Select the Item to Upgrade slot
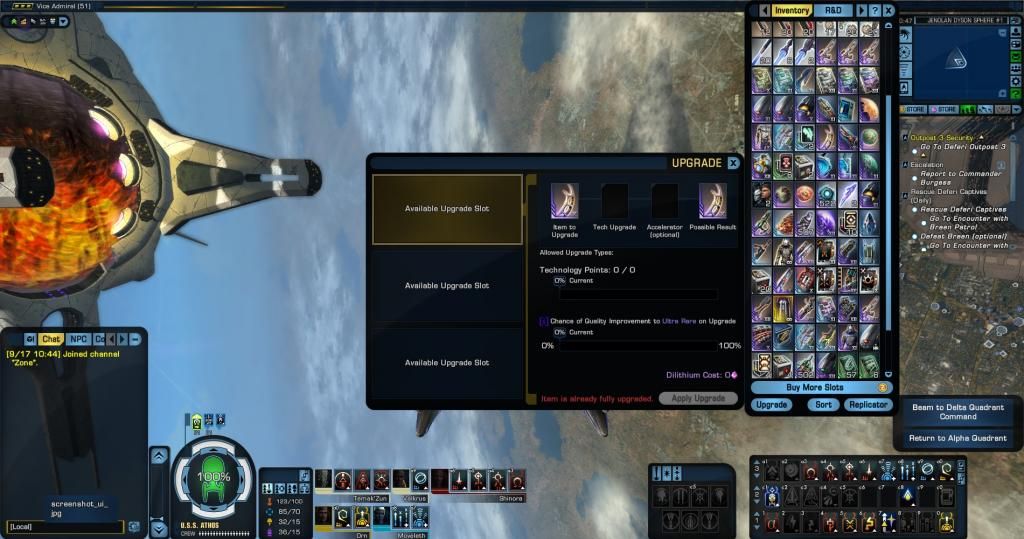The width and height of the screenshot is (1024, 539). pos(564,199)
